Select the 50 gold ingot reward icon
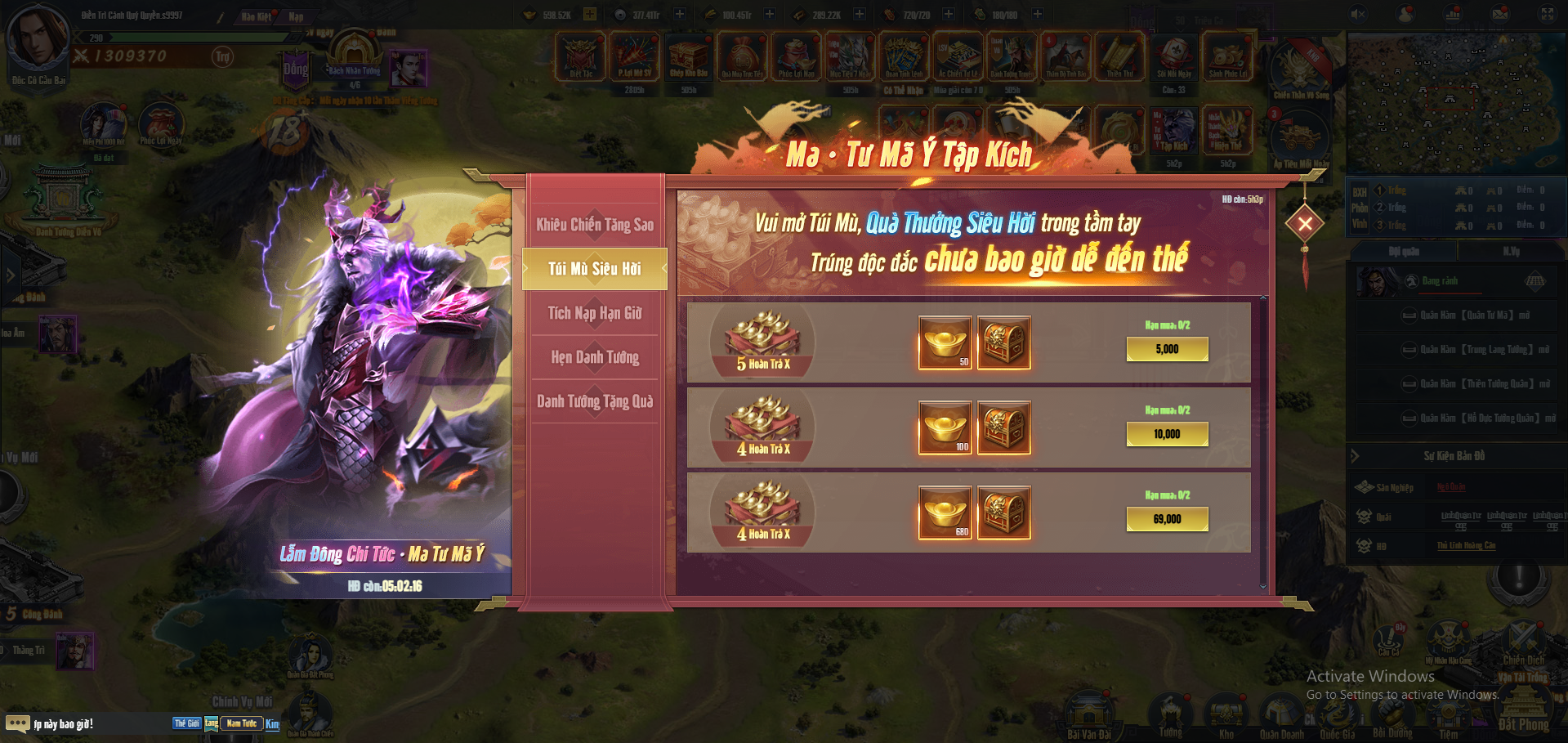 point(945,342)
